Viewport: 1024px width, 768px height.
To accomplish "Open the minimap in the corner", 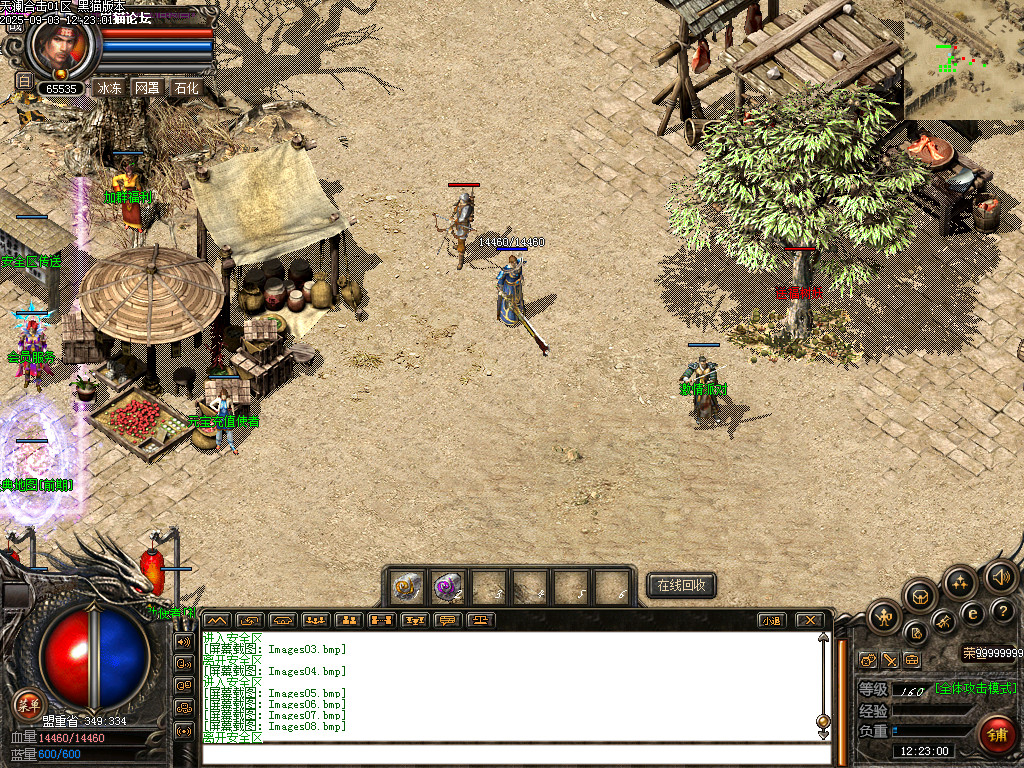I will click(964, 55).
